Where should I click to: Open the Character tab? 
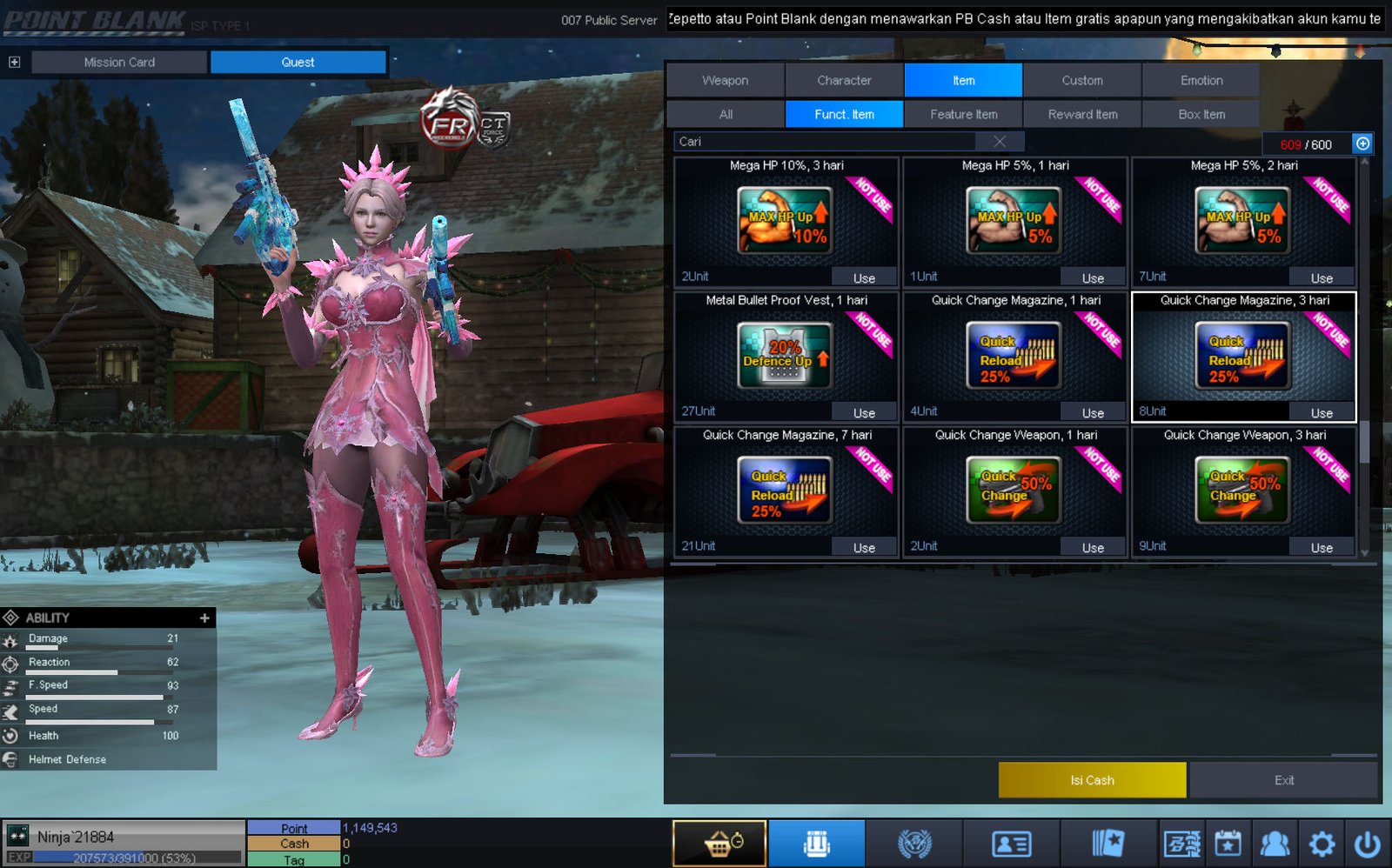[x=844, y=80]
